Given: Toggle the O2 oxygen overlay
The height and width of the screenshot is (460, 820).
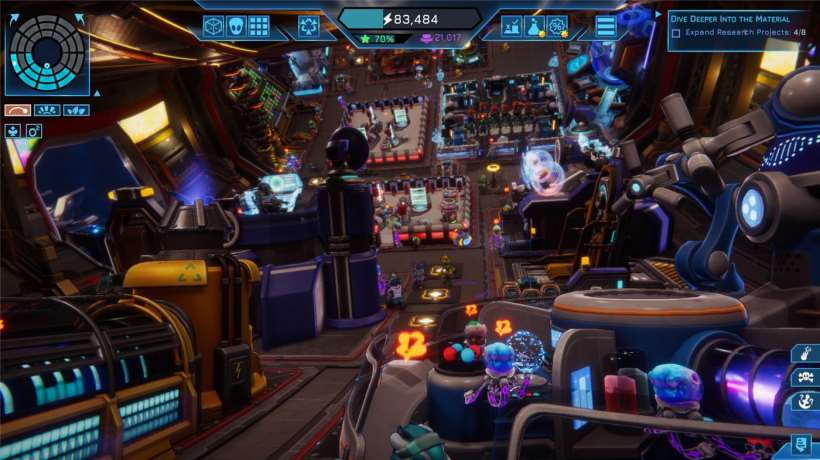Looking at the screenshot, I should [x=33, y=131].
